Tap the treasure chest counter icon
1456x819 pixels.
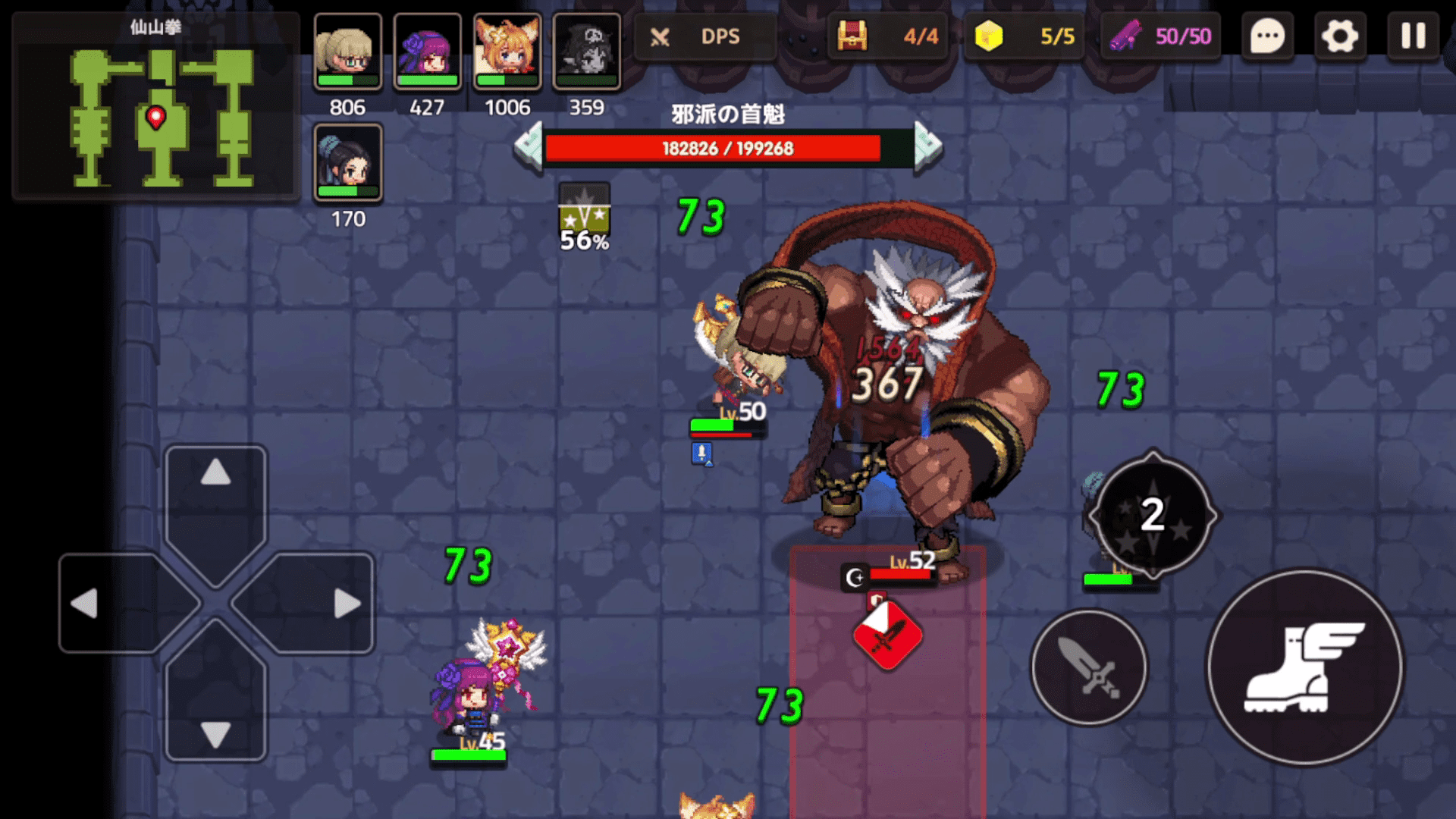tap(852, 36)
